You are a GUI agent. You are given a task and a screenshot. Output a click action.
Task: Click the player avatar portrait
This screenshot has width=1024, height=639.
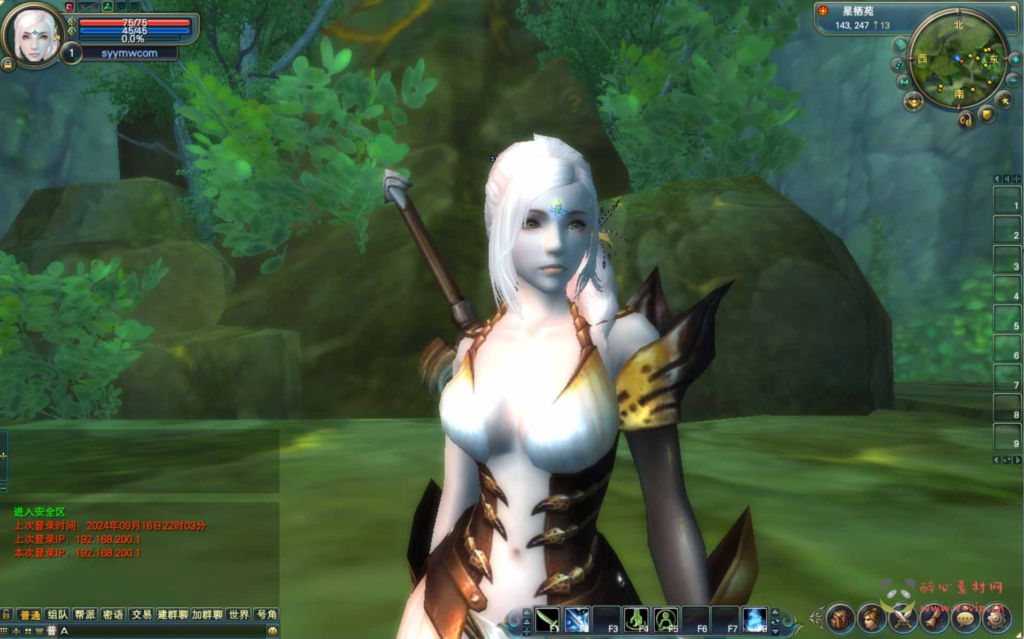34,36
